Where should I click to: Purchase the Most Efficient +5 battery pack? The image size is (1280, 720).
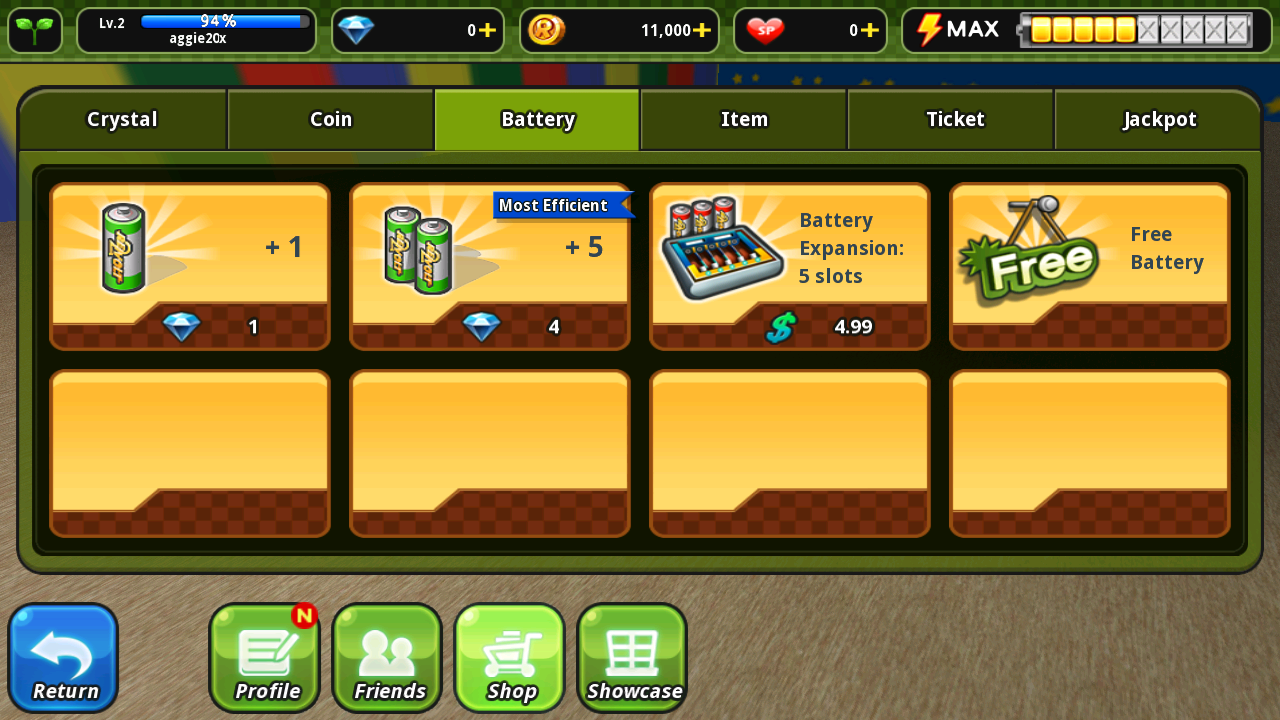490,266
